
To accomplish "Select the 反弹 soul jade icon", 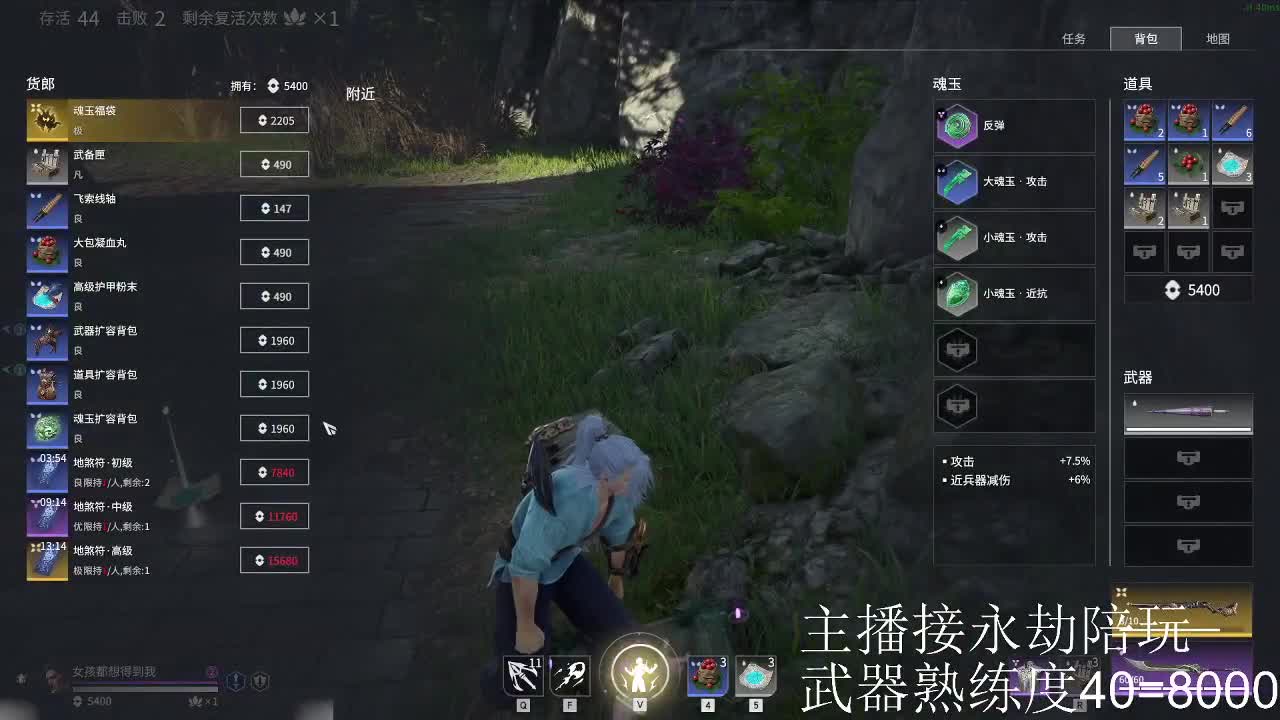I will (958, 124).
